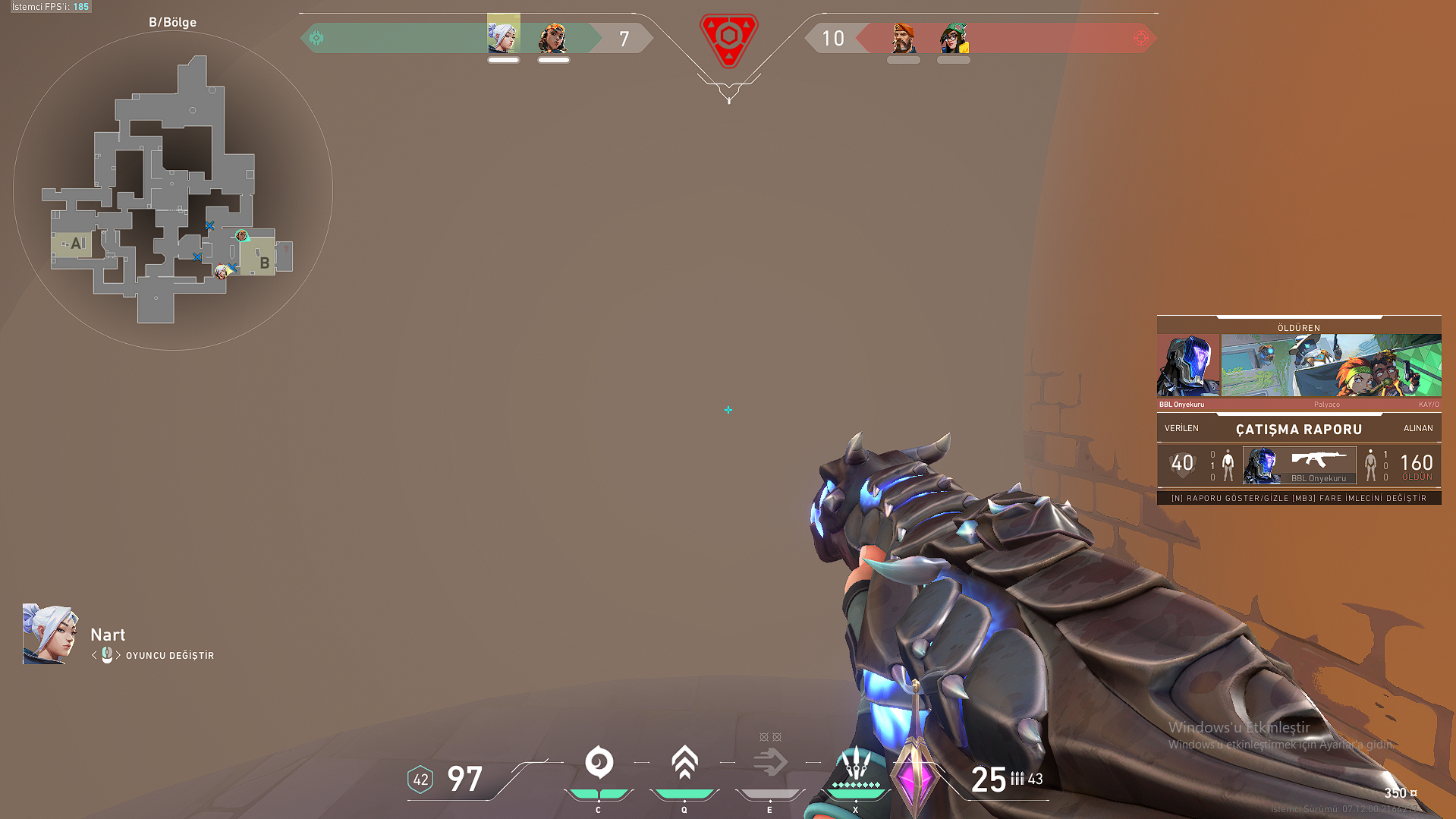Click the spectated Jett portrait beside Nart
The height and width of the screenshot is (819, 1456).
pos(50,635)
